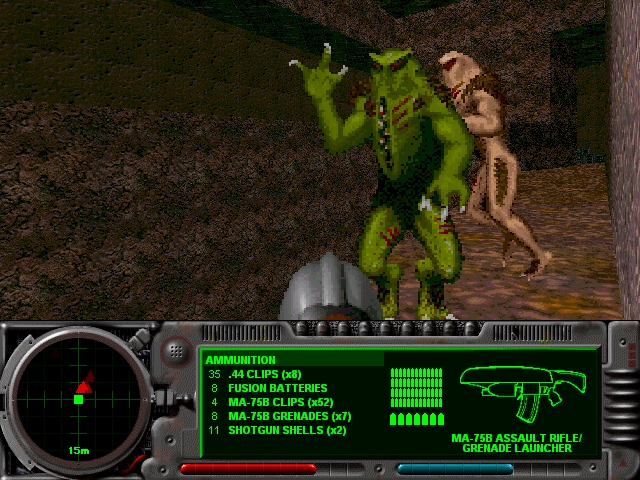640x480 pixels.
Task: Click the circular motion sensor radar
Action: coord(77,399)
